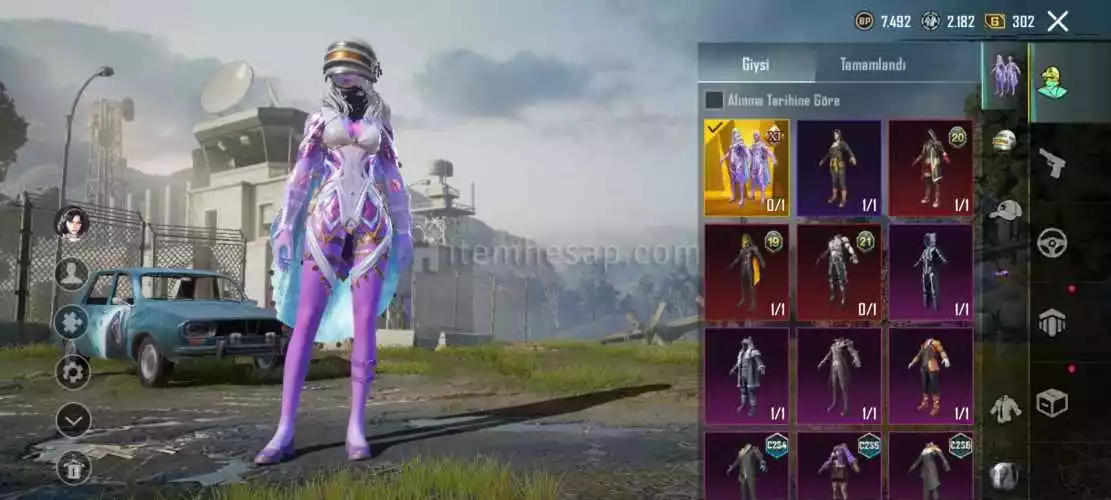Open the steering wheel vehicle category

point(1051,242)
